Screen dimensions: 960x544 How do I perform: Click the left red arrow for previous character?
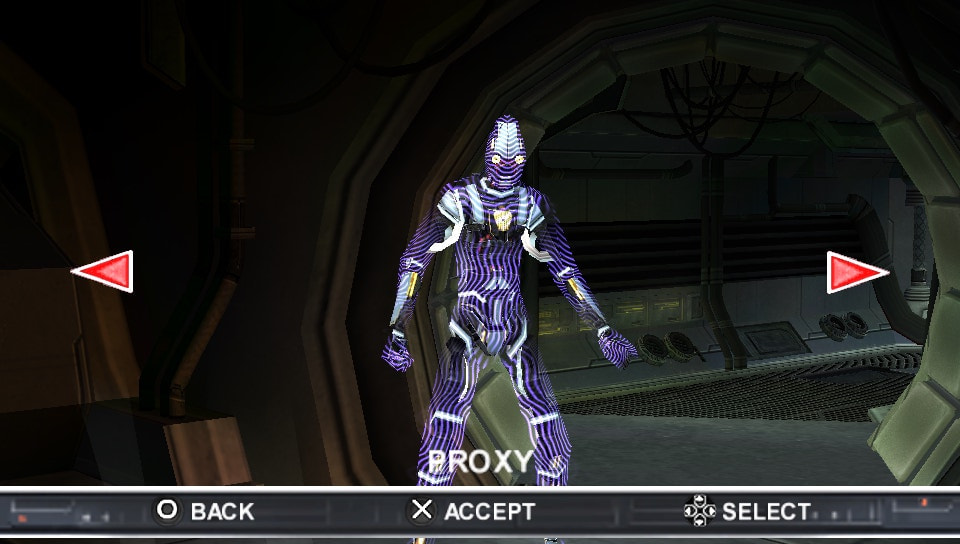click(105, 271)
